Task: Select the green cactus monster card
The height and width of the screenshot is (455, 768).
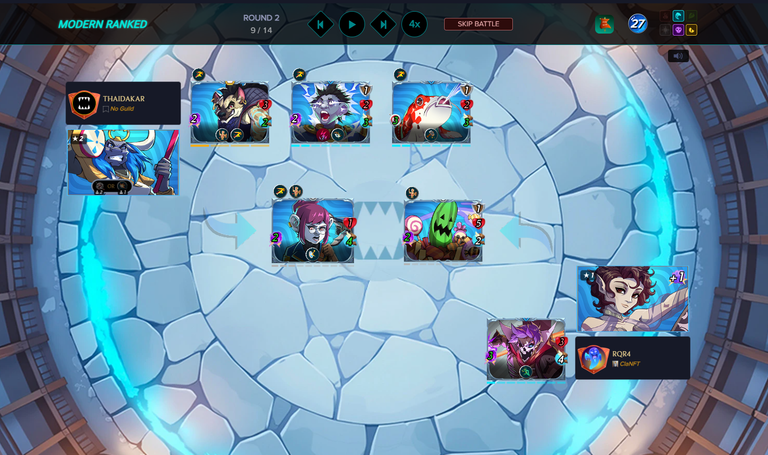Action: (x=443, y=231)
